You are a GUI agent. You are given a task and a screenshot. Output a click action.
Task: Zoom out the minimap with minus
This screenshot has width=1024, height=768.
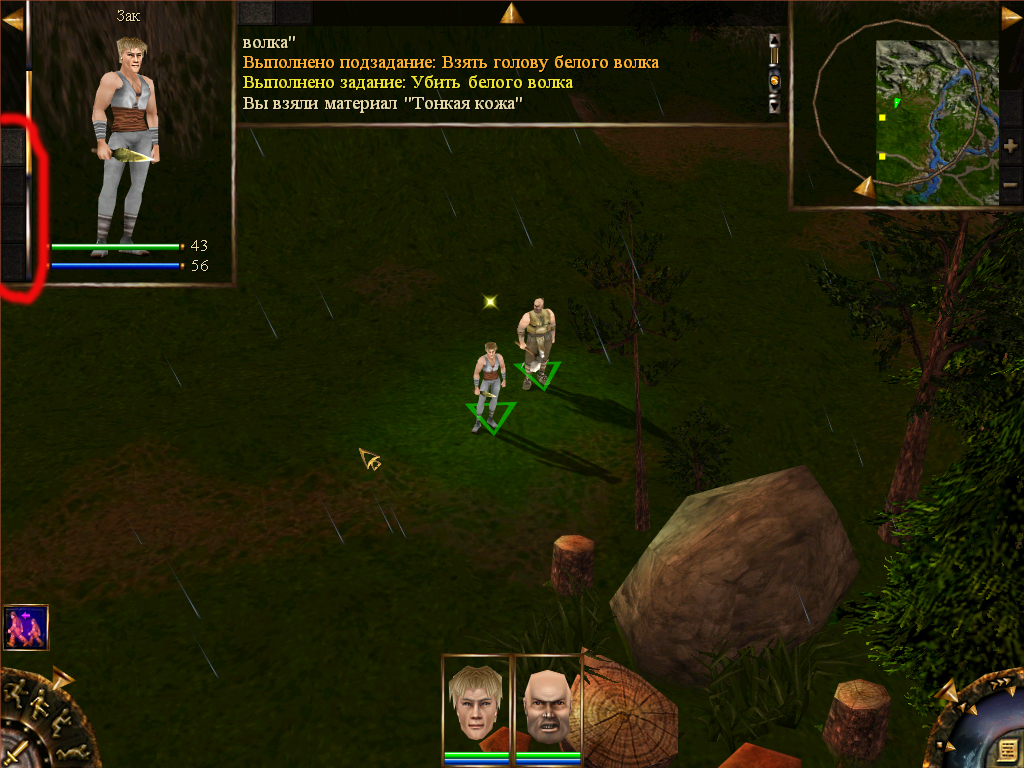(x=1010, y=184)
